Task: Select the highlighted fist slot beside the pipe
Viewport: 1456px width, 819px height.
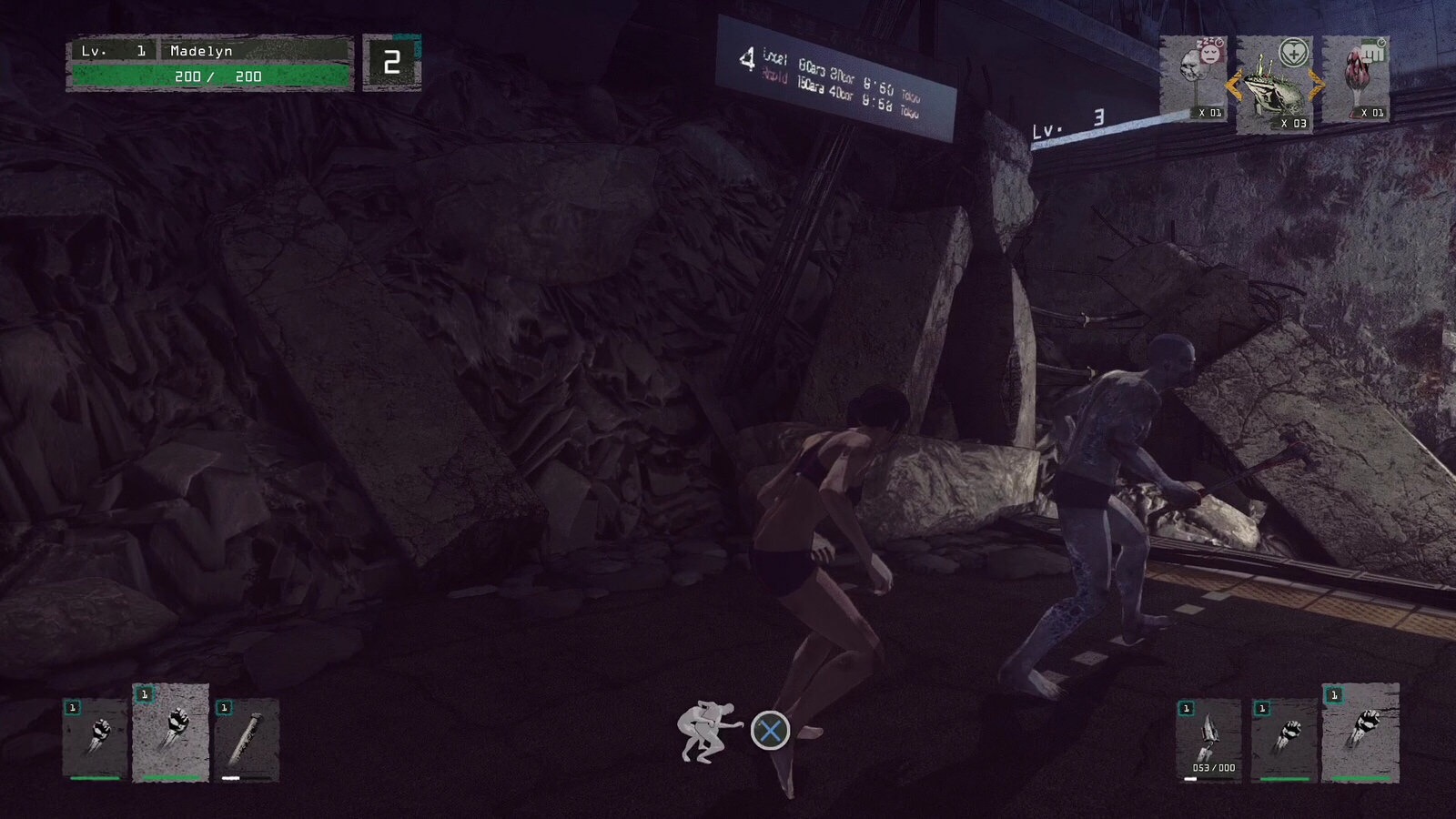Action: point(171,732)
